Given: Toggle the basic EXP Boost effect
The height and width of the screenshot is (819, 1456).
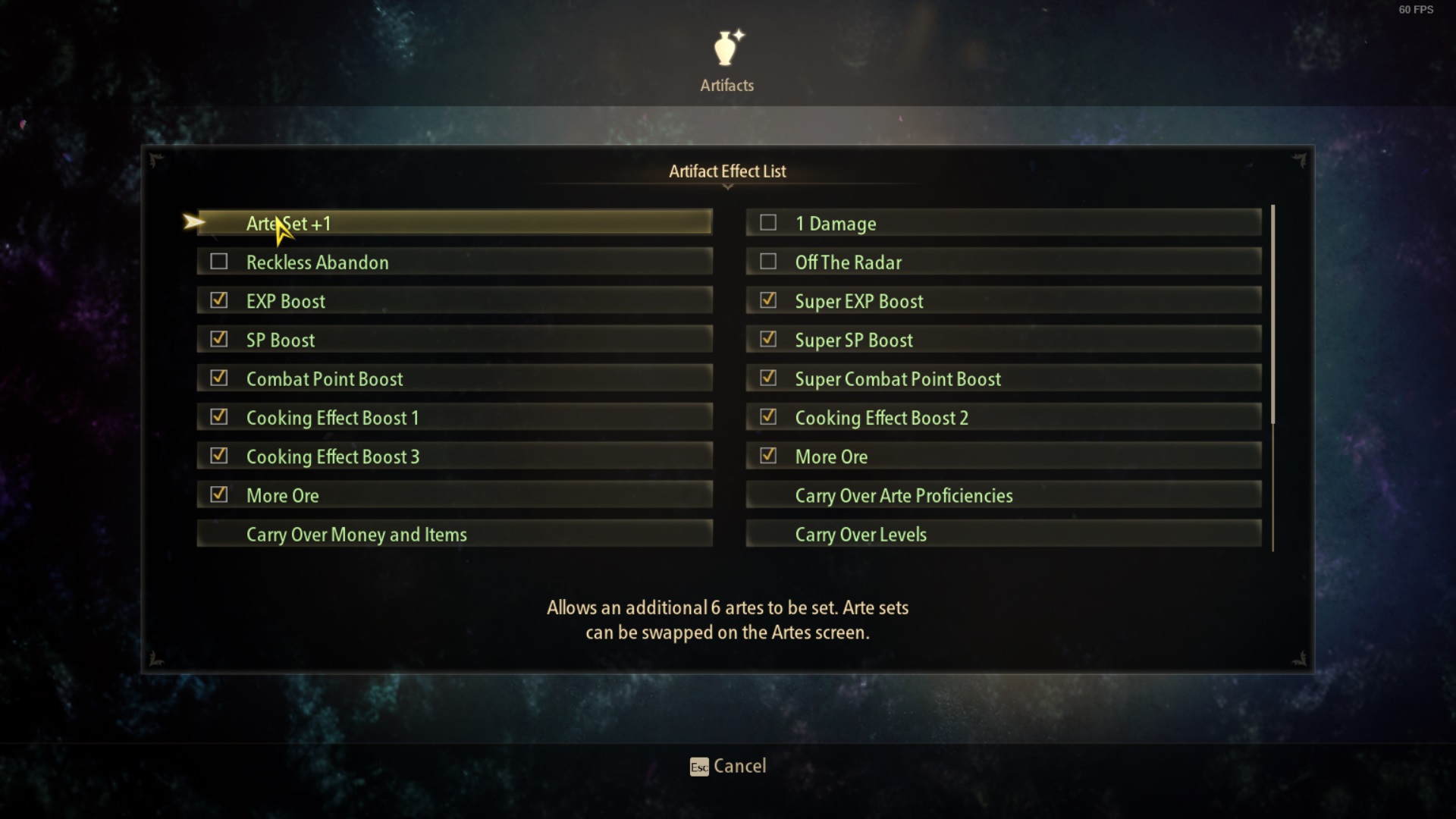Looking at the screenshot, I should [x=219, y=300].
